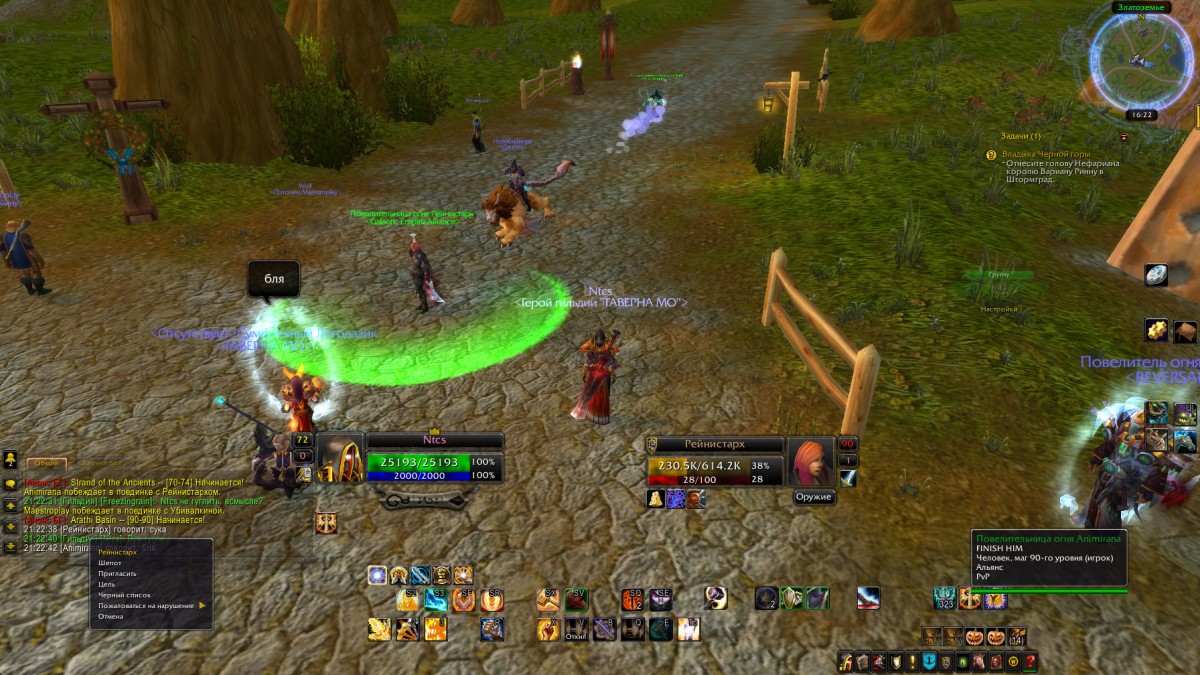The width and height of the screenshot is (1200, 675).
Task: Open the yellow exclamation quest log button
Action: [x=912, y=661]
